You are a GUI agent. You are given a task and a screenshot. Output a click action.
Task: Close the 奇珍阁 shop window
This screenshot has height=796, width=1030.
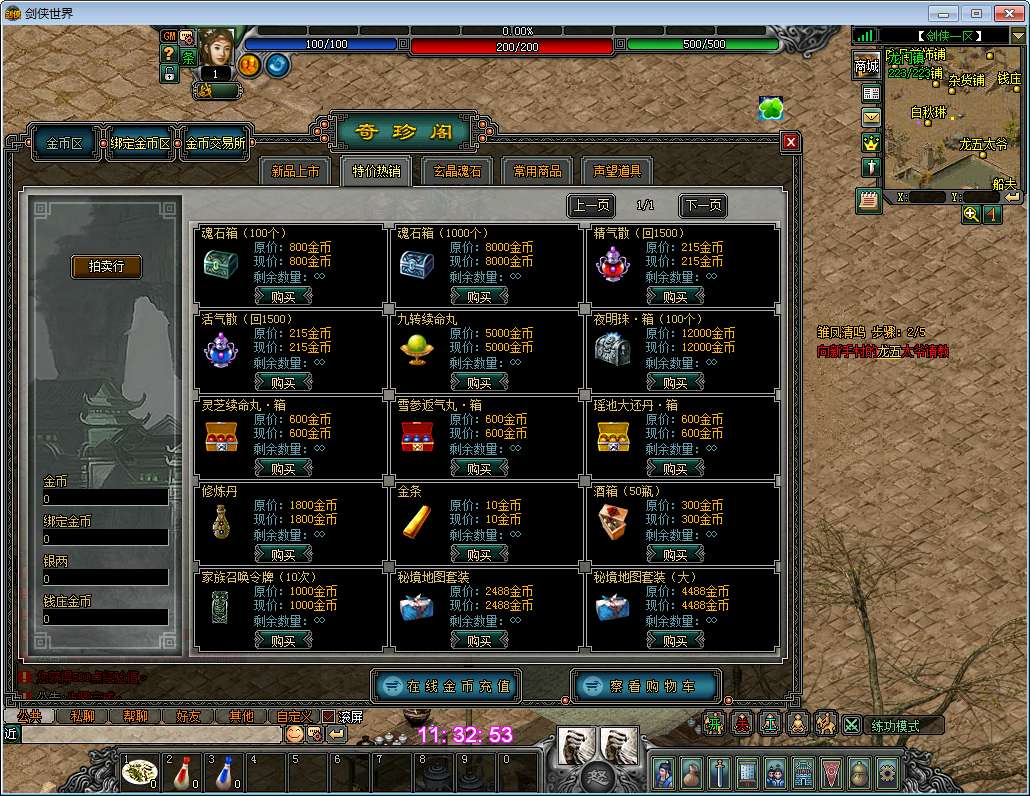(791, 142)
